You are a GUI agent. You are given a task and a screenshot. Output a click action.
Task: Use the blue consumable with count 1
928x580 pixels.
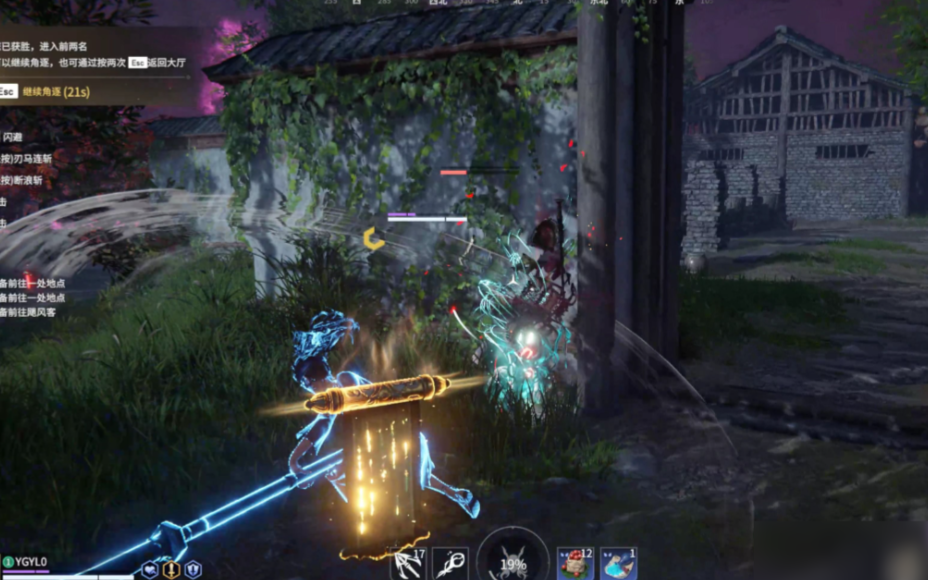tap(618, 564)
